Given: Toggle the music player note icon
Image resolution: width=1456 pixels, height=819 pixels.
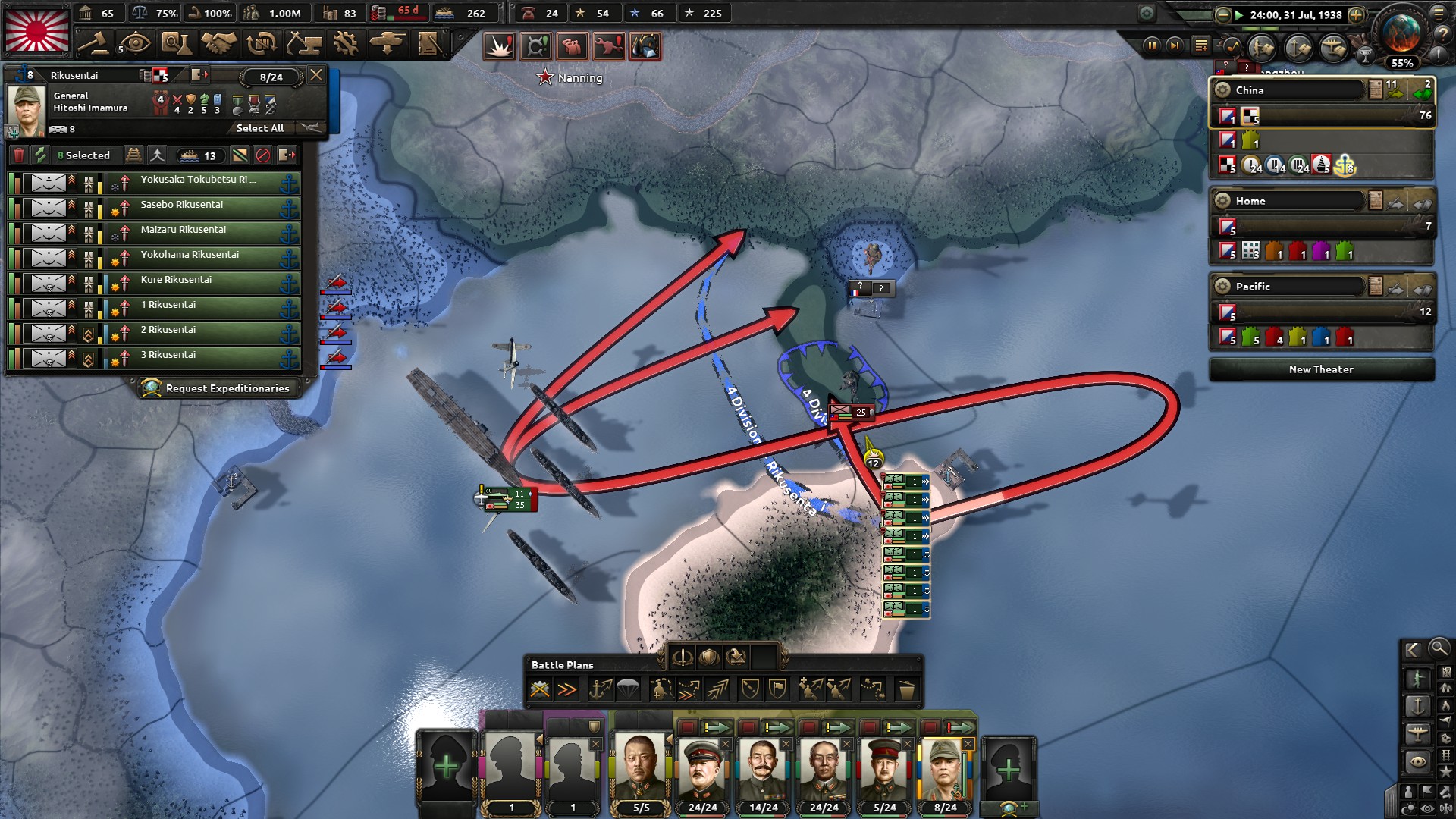Looking at the screenshot, I should pyautogui.click(x=1232, y=47).
